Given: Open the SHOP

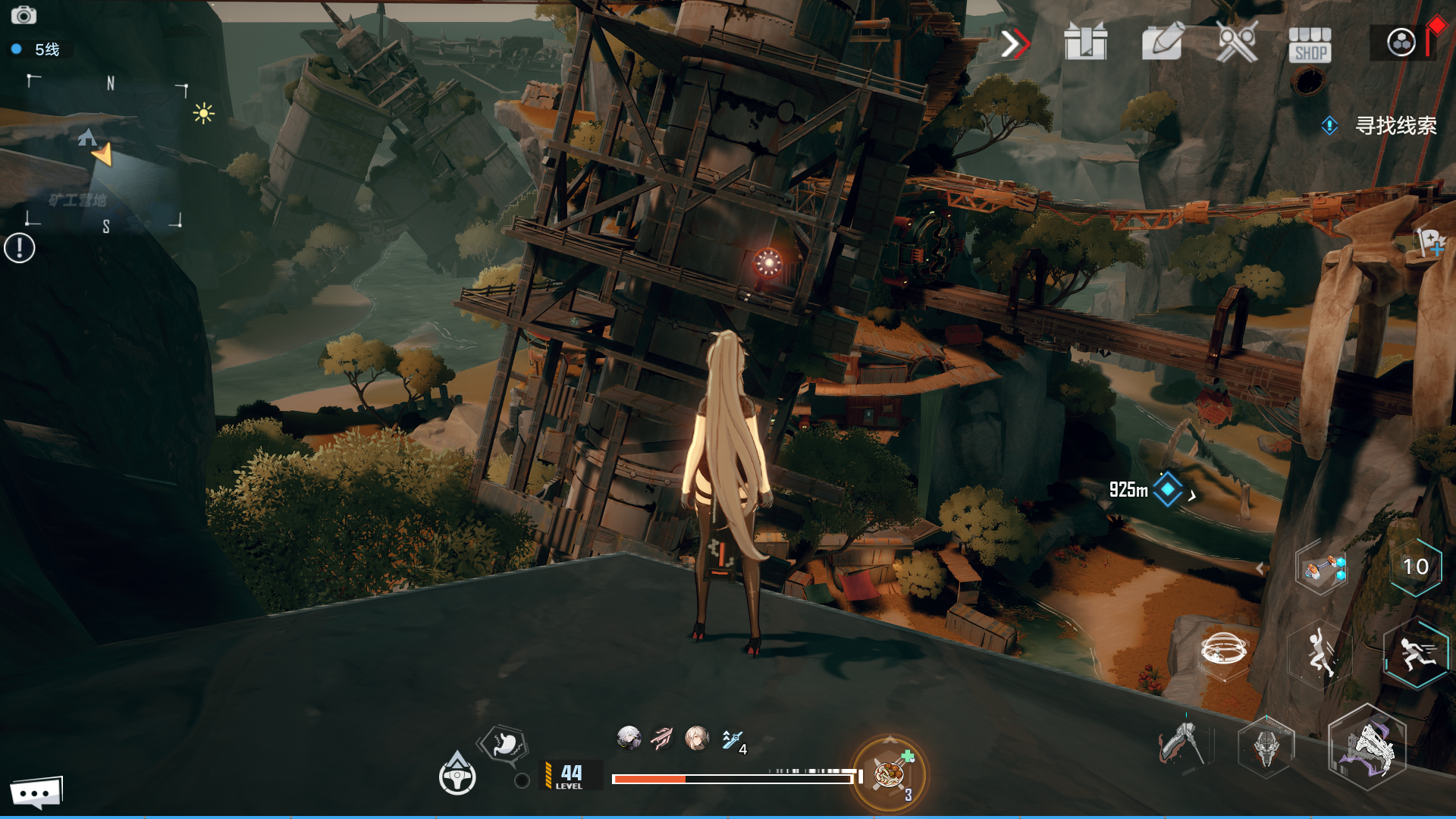Looking at the screenshot, I should 1310,44.
